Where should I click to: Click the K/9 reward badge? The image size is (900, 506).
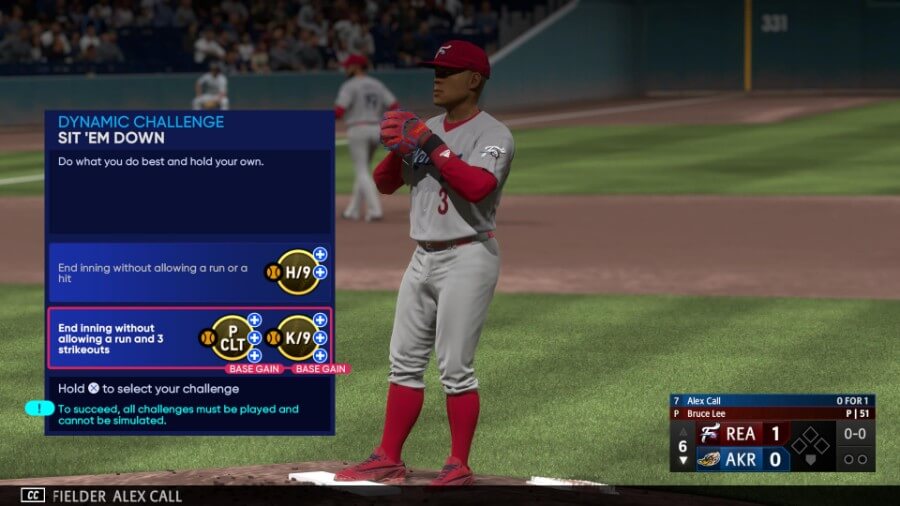click(298, 338)
